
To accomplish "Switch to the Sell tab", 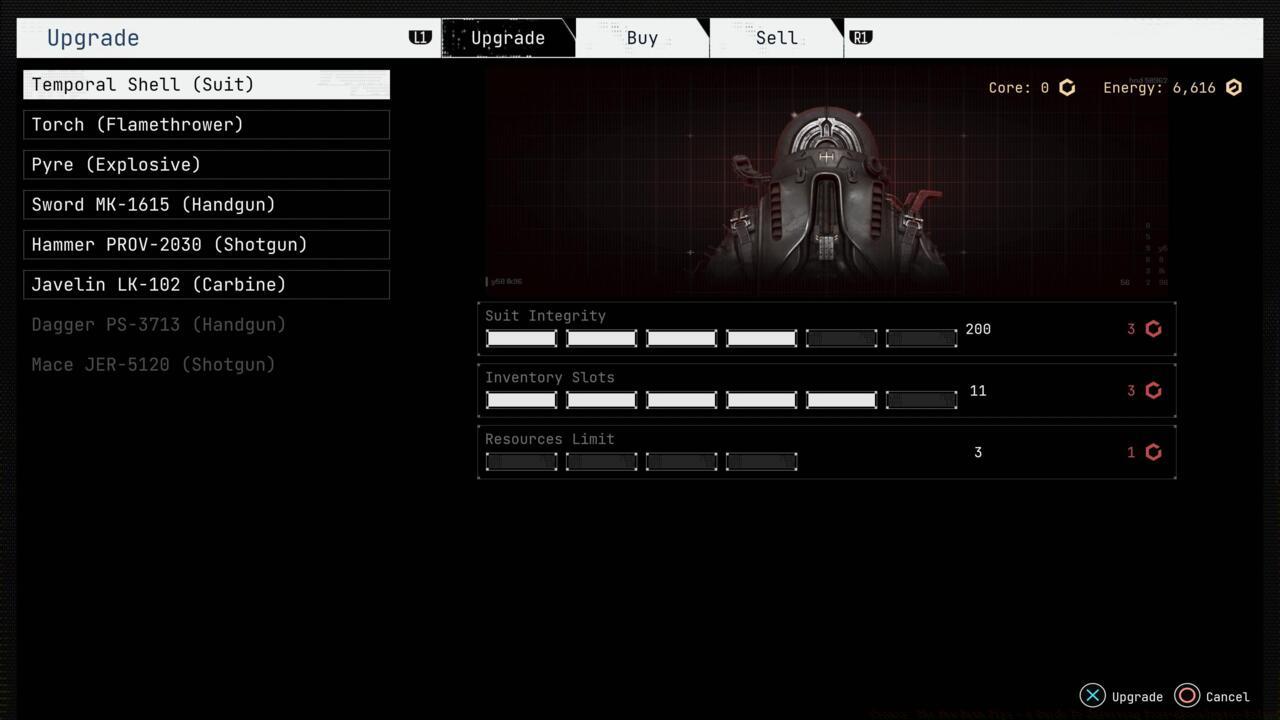I will 775,37.
